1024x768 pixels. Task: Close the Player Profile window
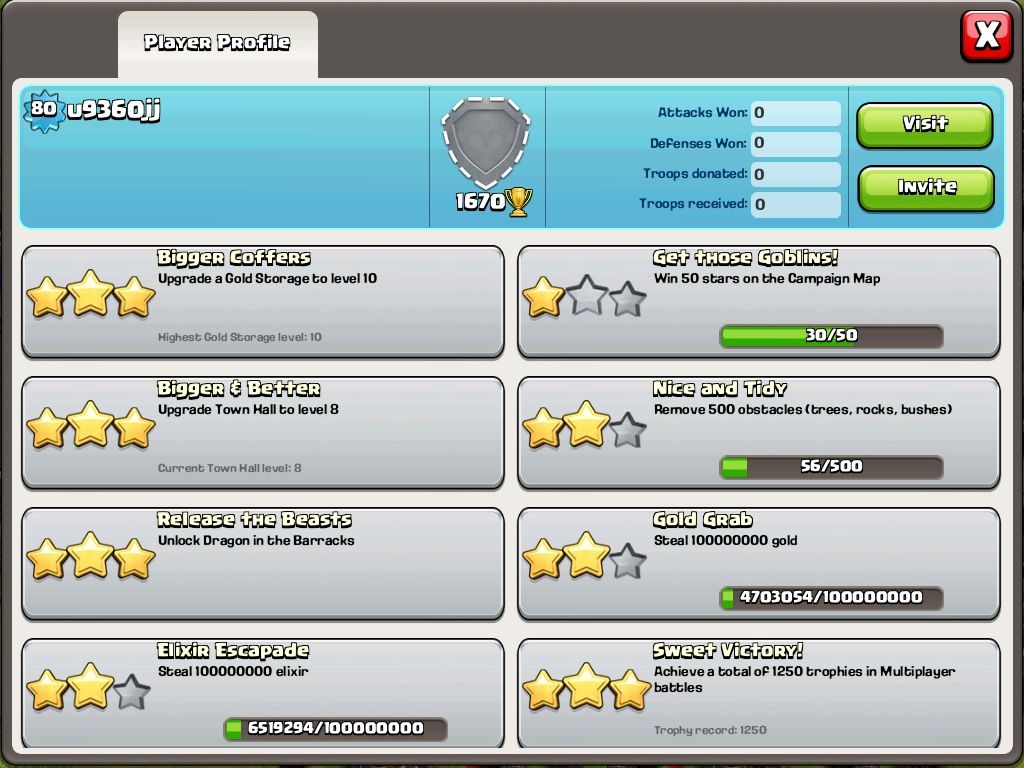coord(986,37)
